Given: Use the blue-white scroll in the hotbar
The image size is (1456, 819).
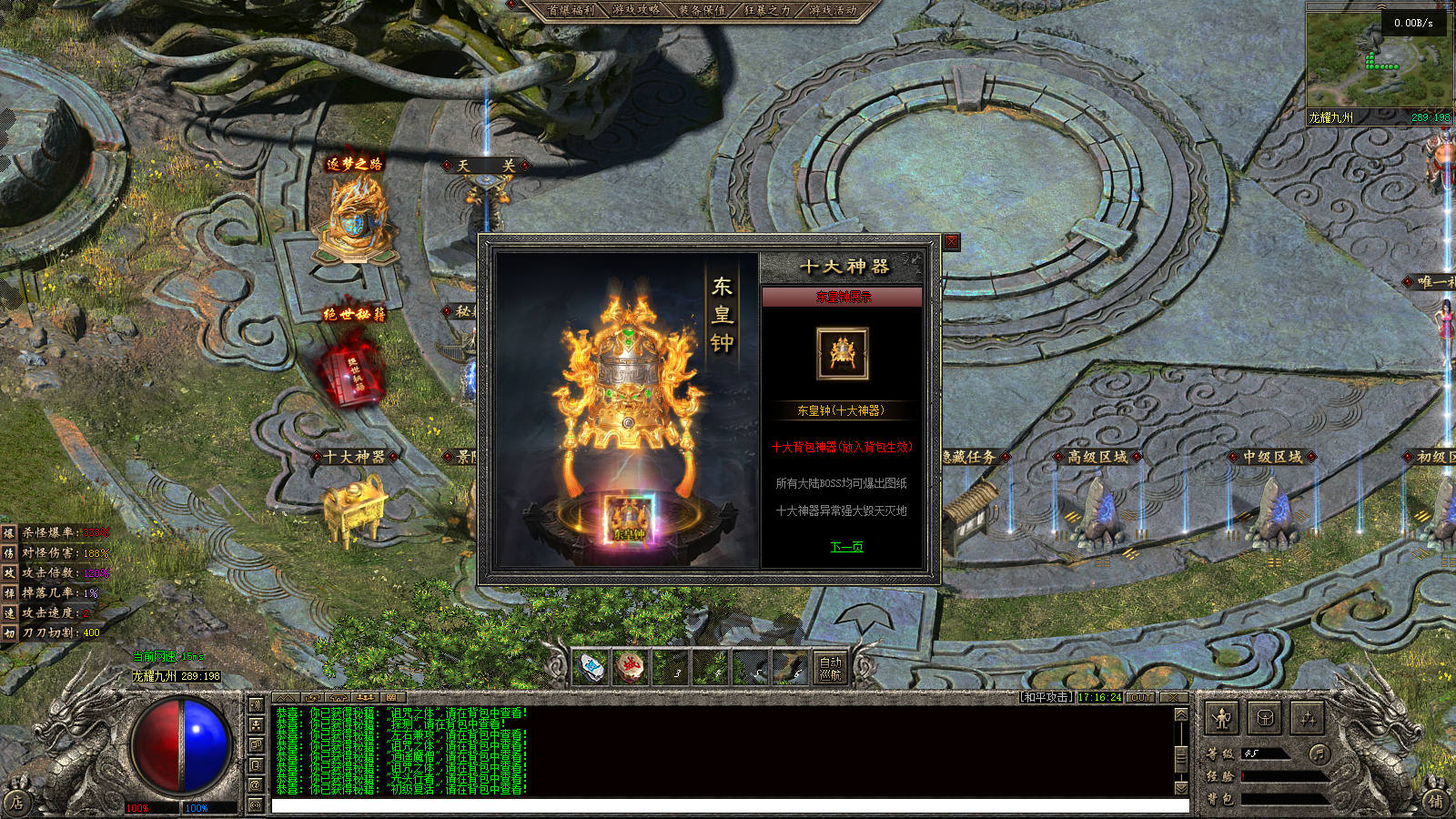Looking at the screenshot, I should [x=590, y=668].
